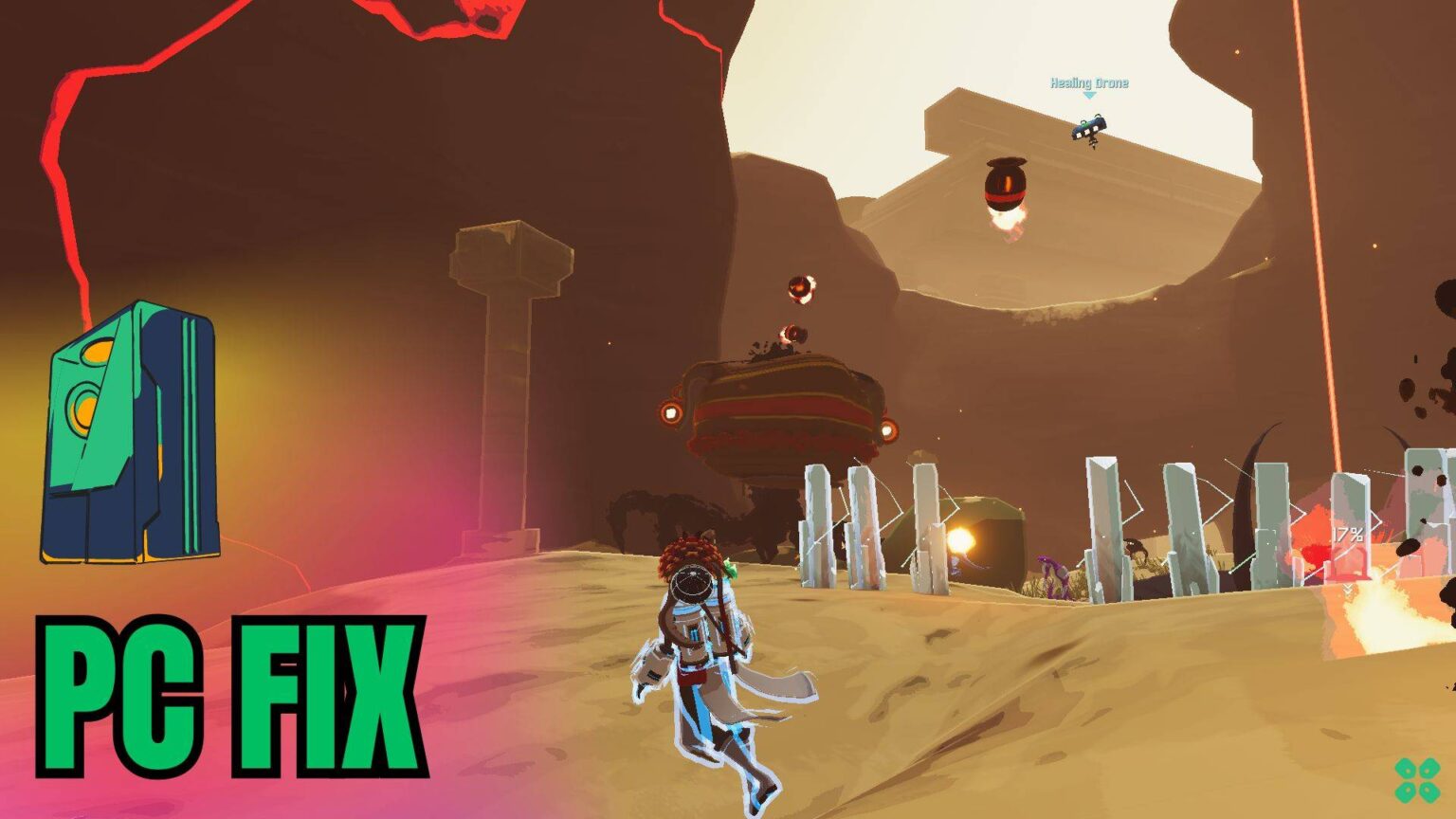Click the floating crab-pot enemy's orange eye light

[x=672, y=412]
